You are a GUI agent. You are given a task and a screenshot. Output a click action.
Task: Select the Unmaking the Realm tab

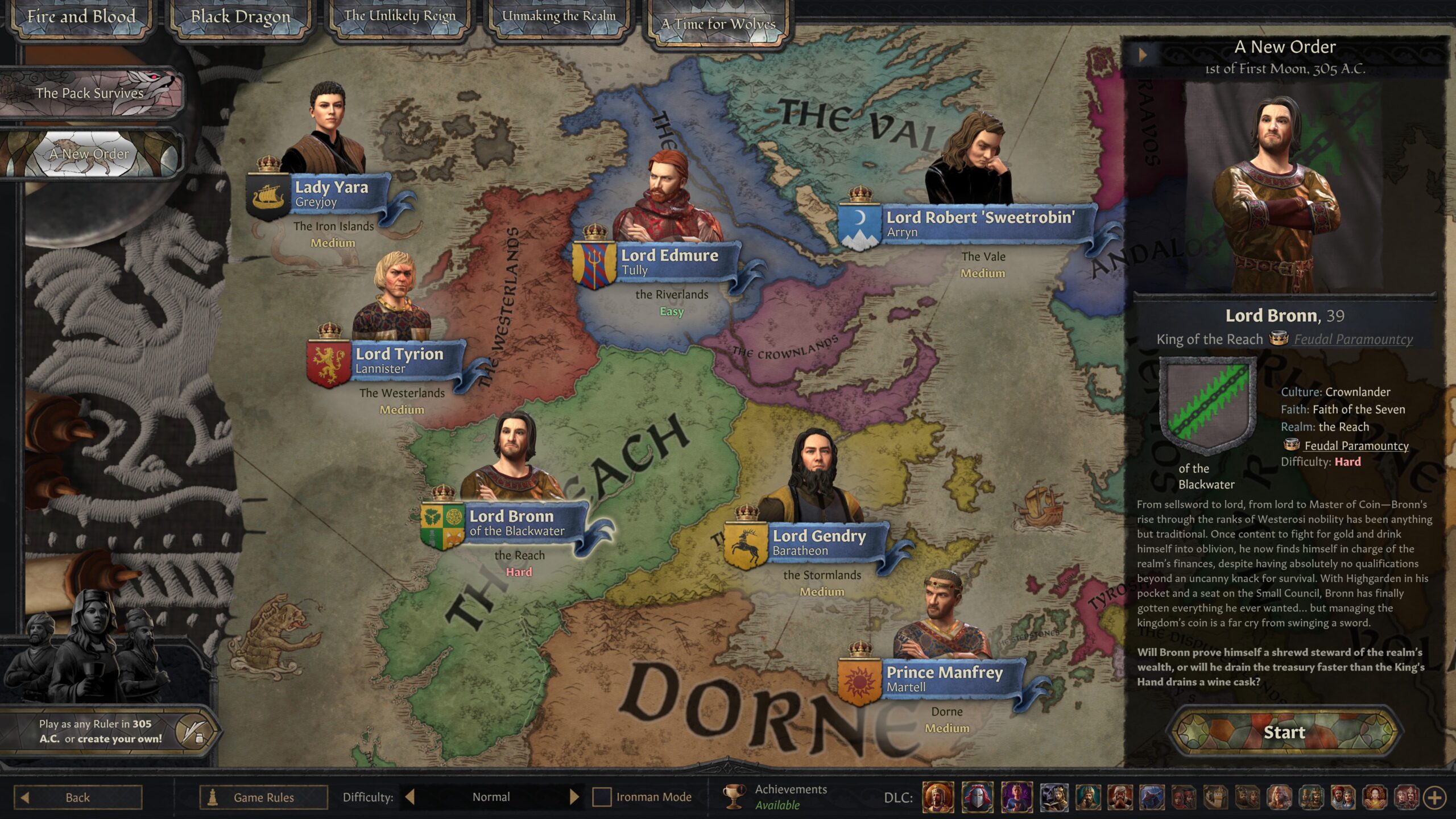[x=559, y=17]
